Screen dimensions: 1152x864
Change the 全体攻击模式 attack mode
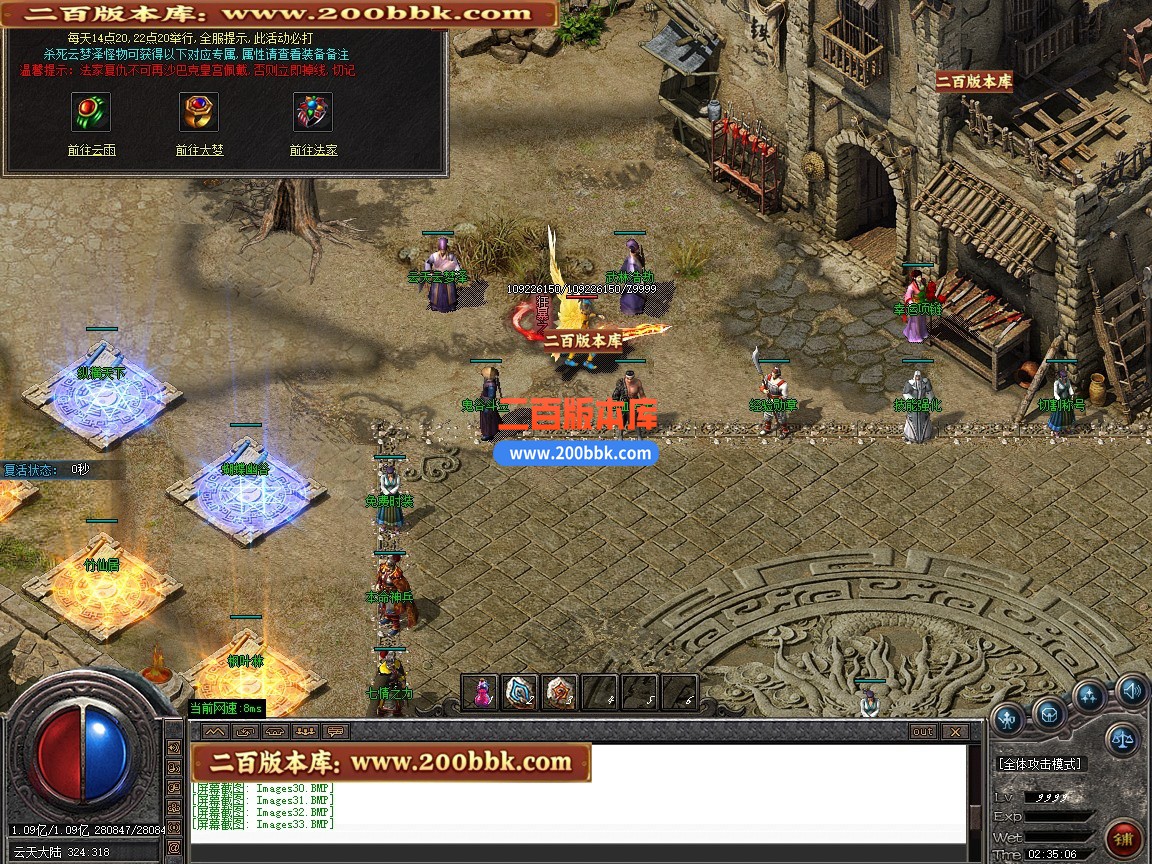coord(1040,764)
